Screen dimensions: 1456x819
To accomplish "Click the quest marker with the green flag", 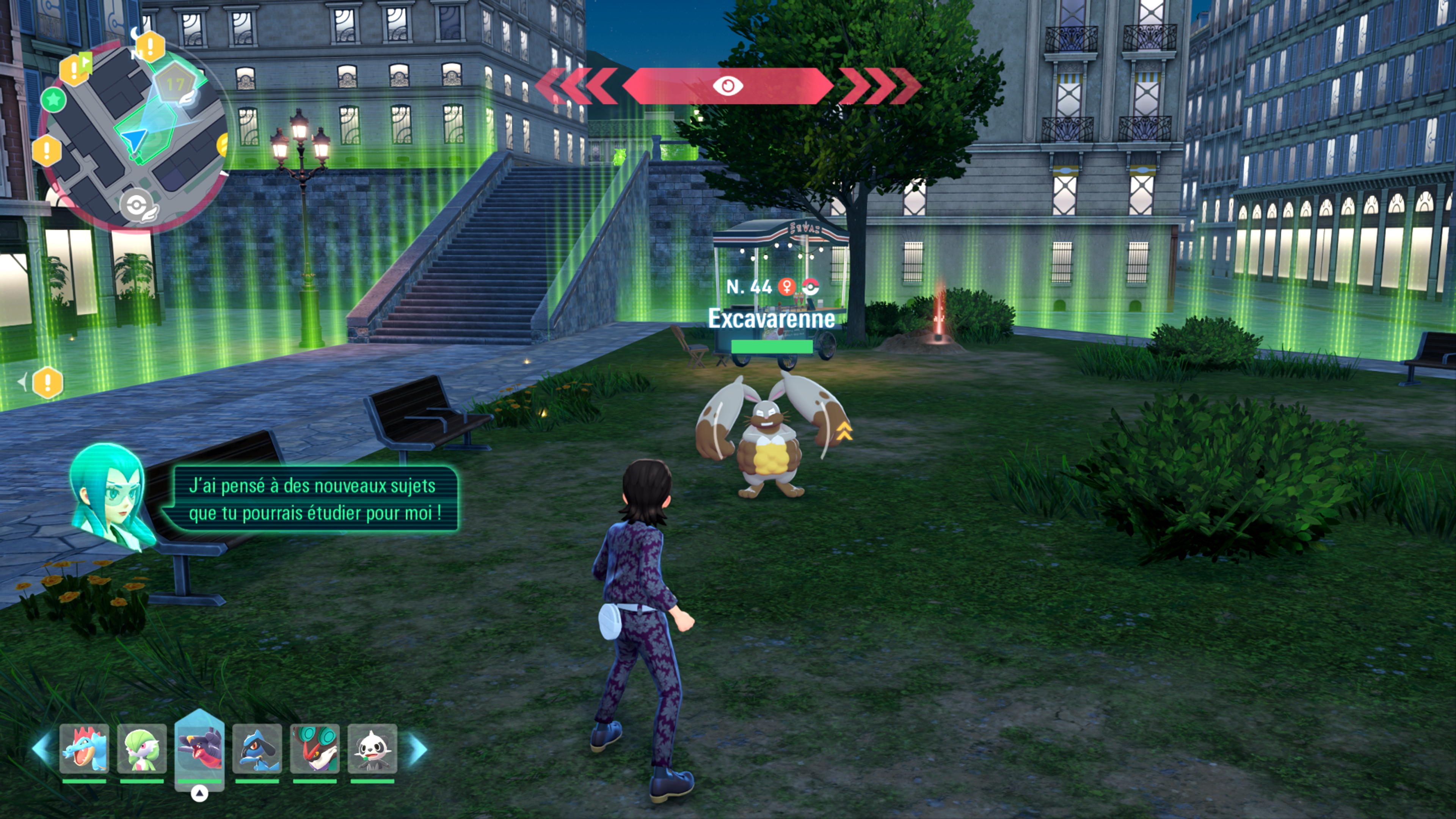I will tap(75, 68).
